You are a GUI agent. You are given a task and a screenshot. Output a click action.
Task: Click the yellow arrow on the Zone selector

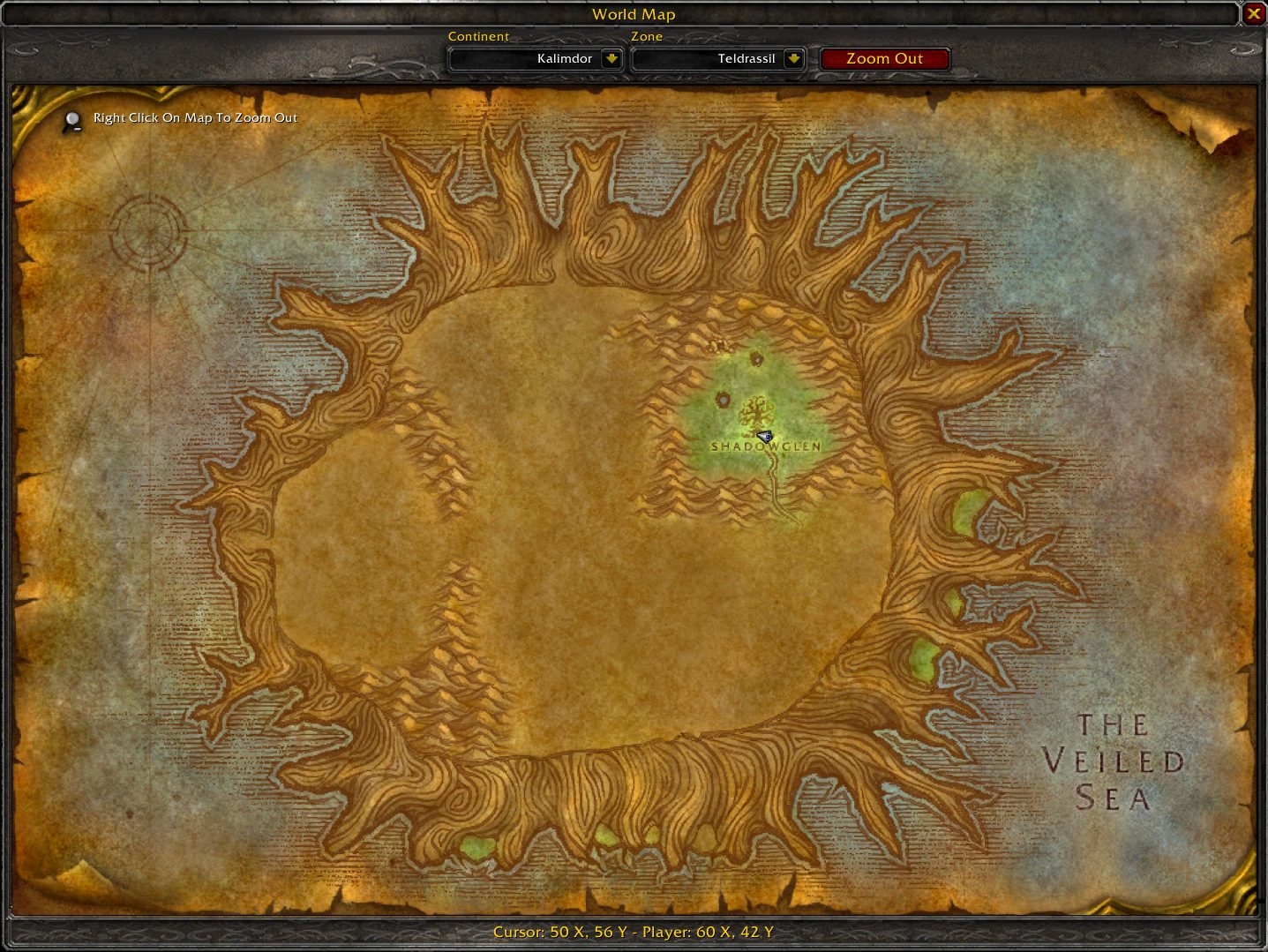(793, 58)
